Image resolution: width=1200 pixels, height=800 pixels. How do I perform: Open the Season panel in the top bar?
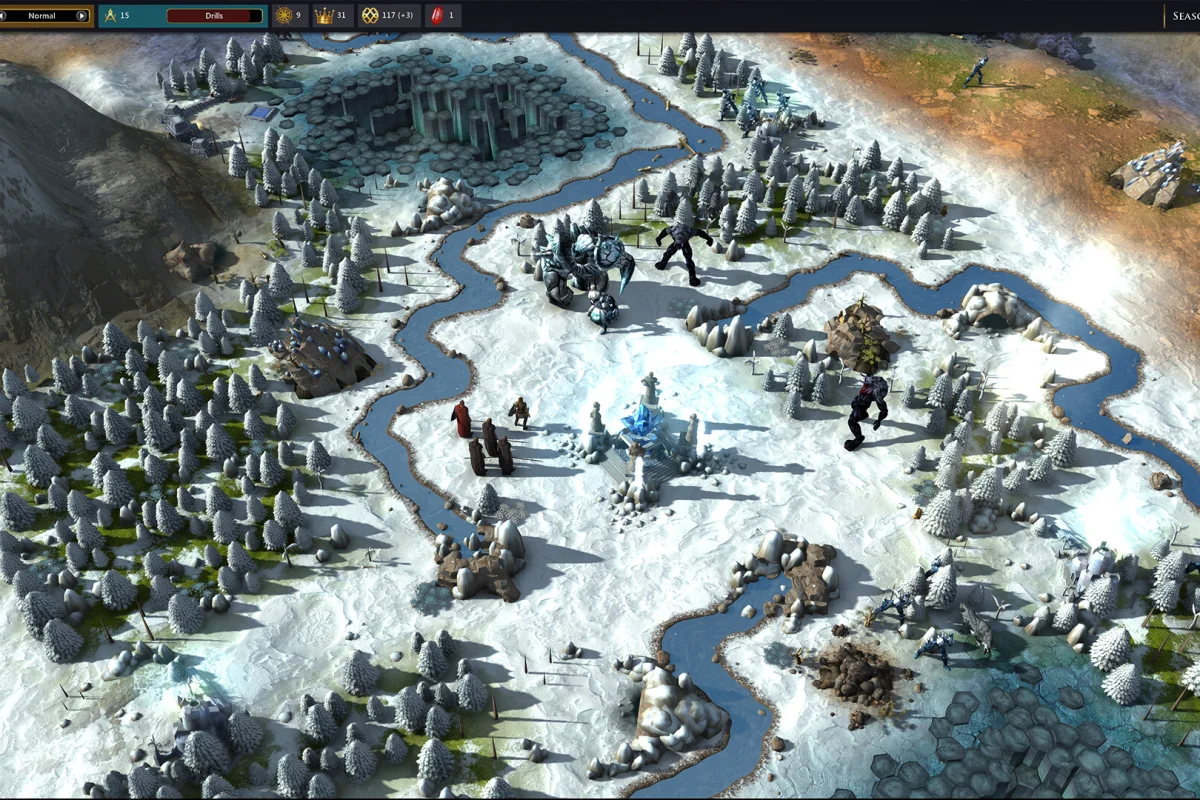[1182, 16]
